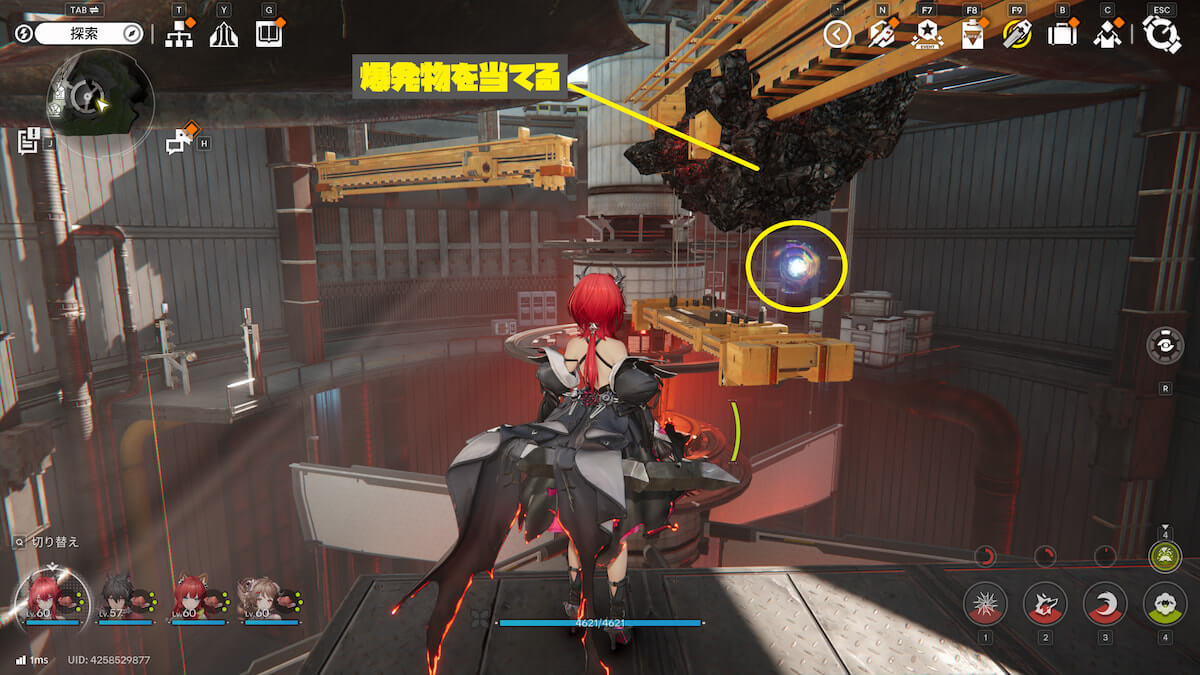Activate the crescent skill in slot 3
The height and width of the screenshot is (675, 1200).
(1105, 603)
